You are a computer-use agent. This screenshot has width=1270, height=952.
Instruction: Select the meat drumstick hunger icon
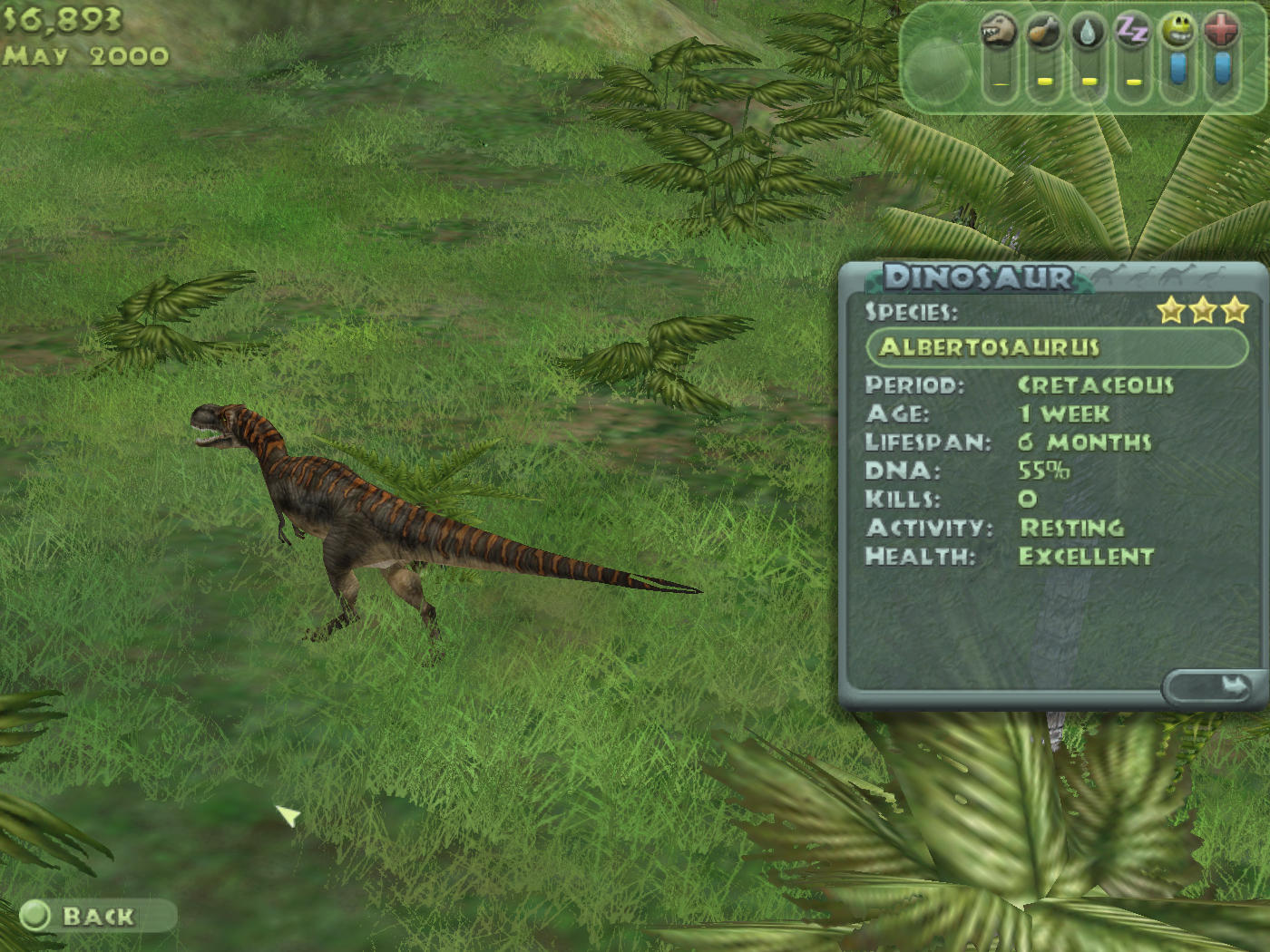1043,32
